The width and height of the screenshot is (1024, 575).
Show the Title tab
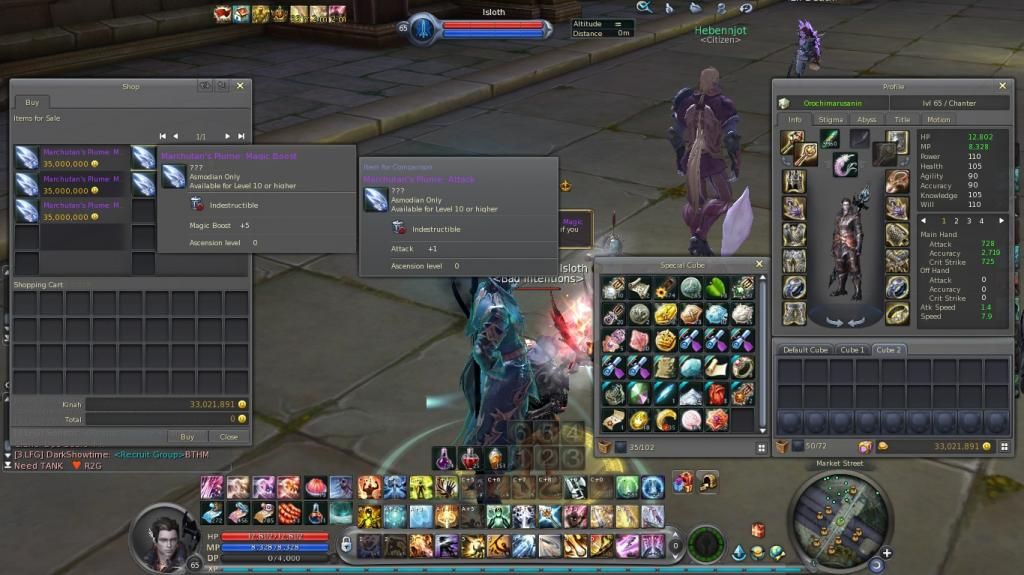point(902,119)
